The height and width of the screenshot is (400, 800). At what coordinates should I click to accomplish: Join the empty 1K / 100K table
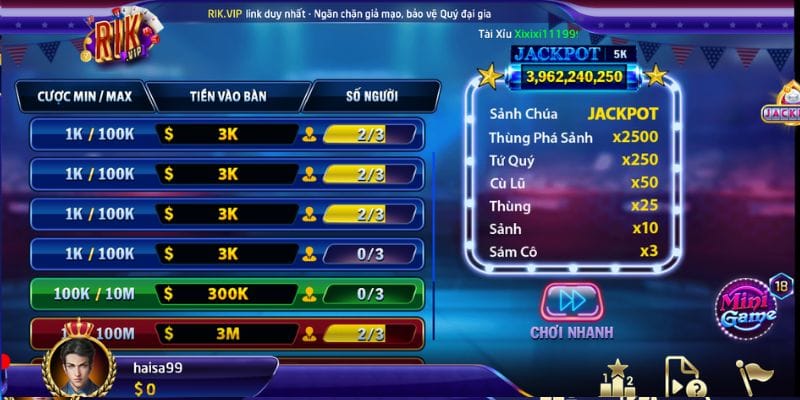tap(228, 254)
